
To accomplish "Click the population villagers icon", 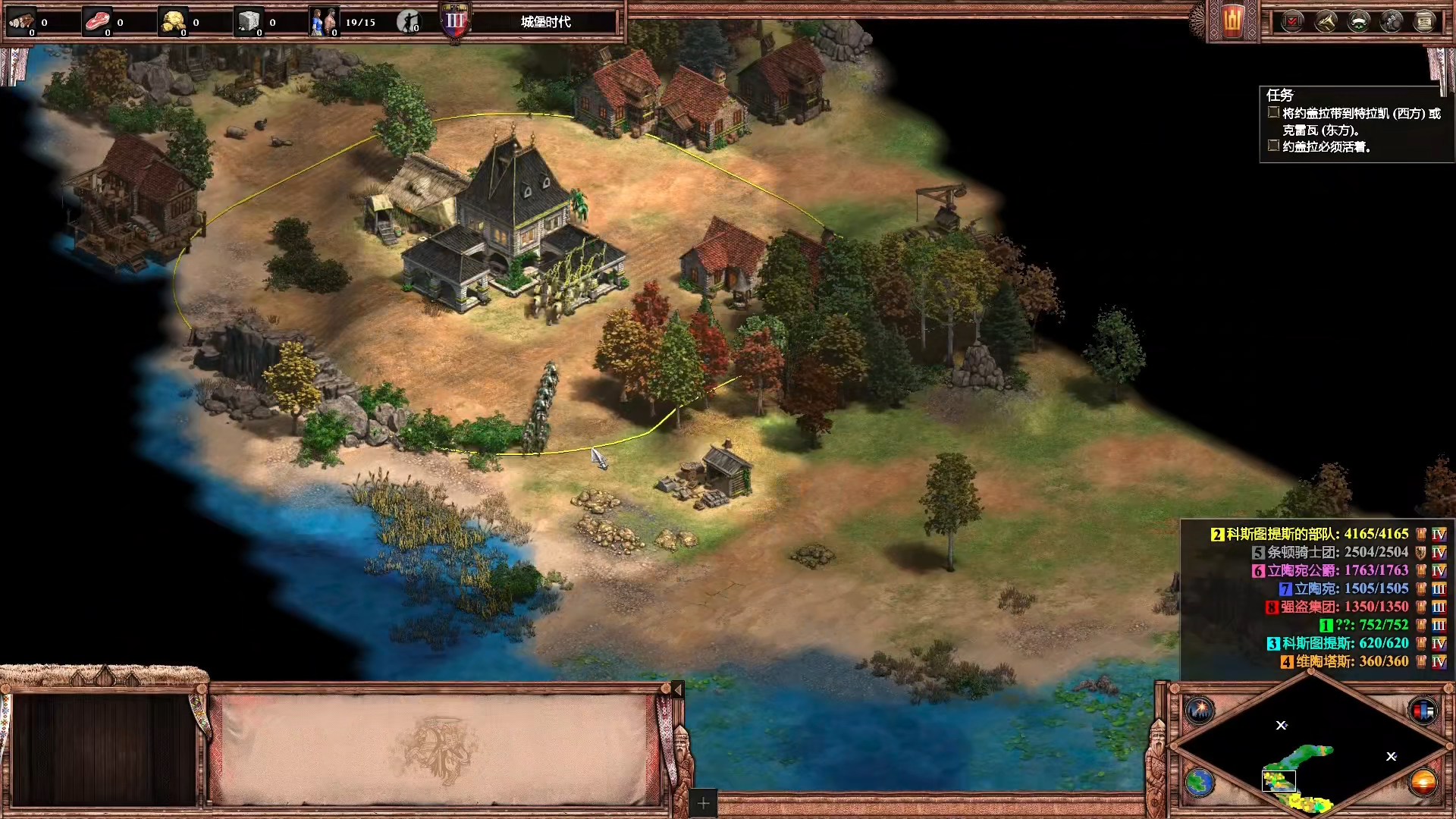I will pyautogui.click(x=323, y=21).
